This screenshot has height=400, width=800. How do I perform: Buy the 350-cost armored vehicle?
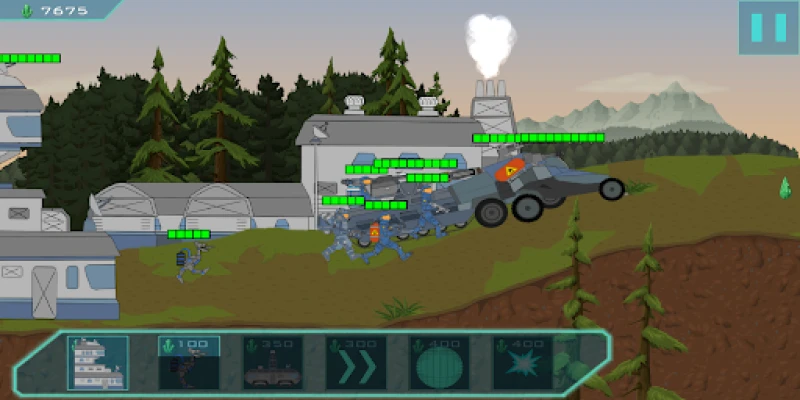[x=272, y=362]
